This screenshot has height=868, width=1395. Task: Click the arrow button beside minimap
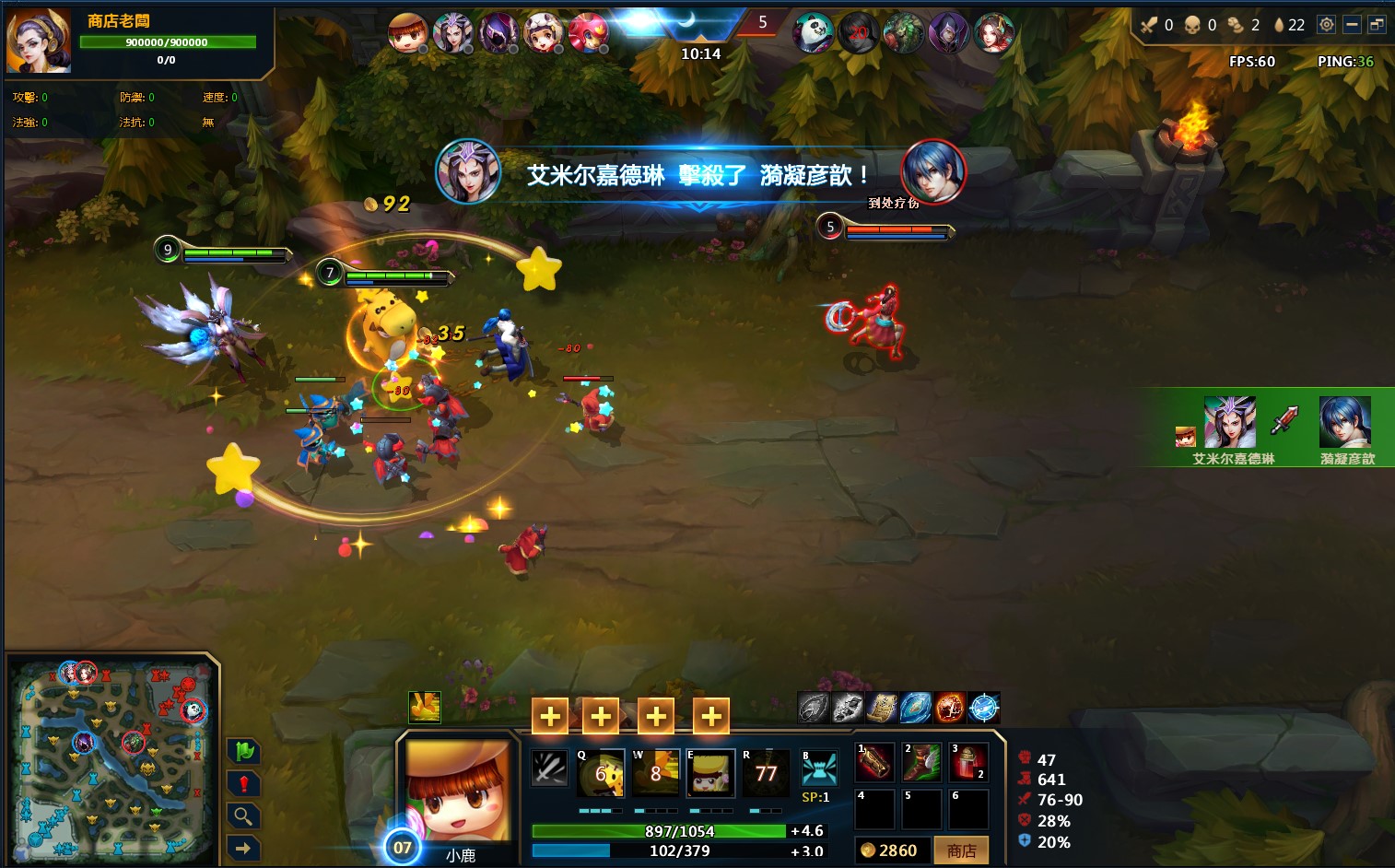243,848
